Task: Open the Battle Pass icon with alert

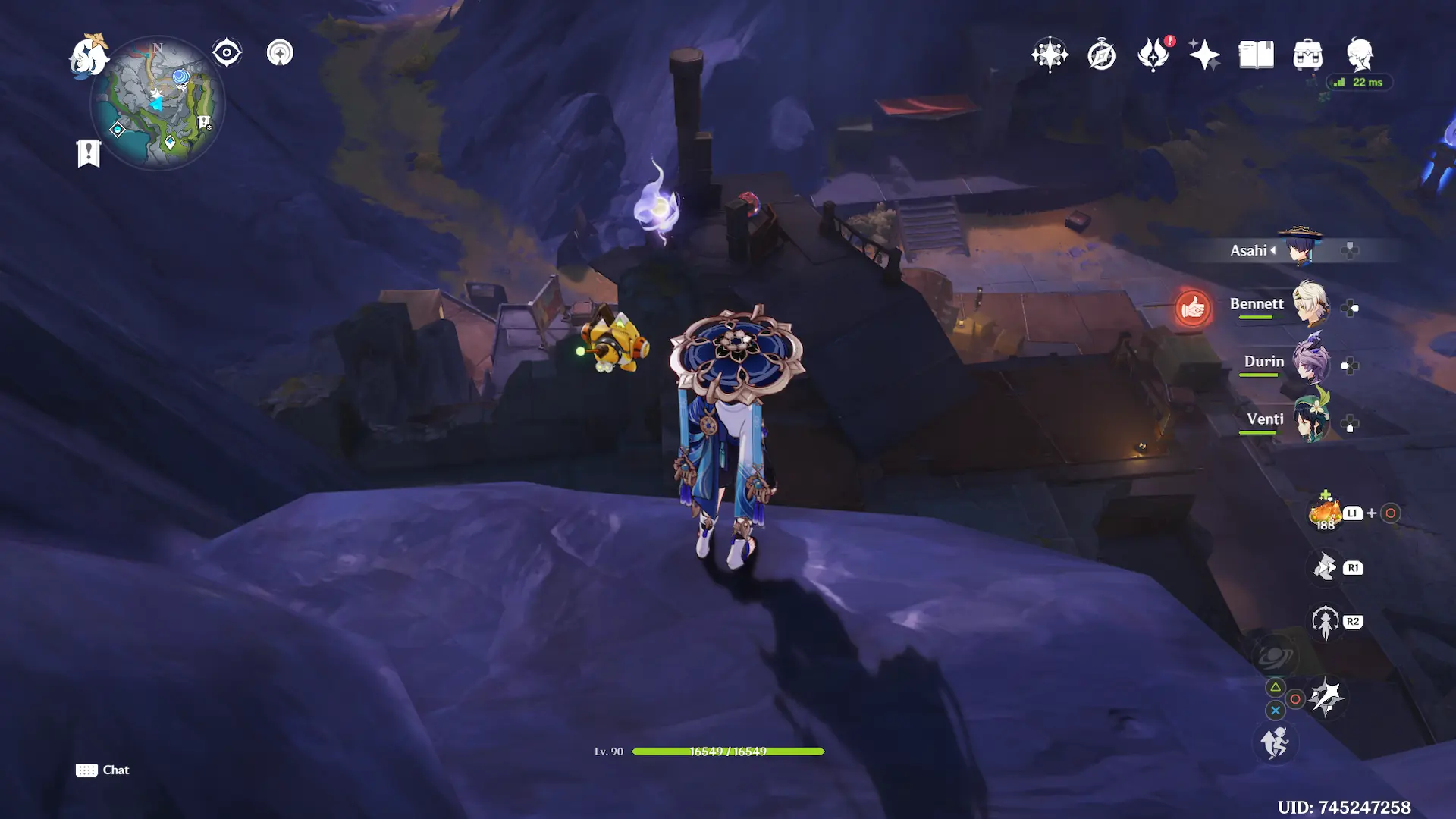Action: click(x=1153, y=55)
